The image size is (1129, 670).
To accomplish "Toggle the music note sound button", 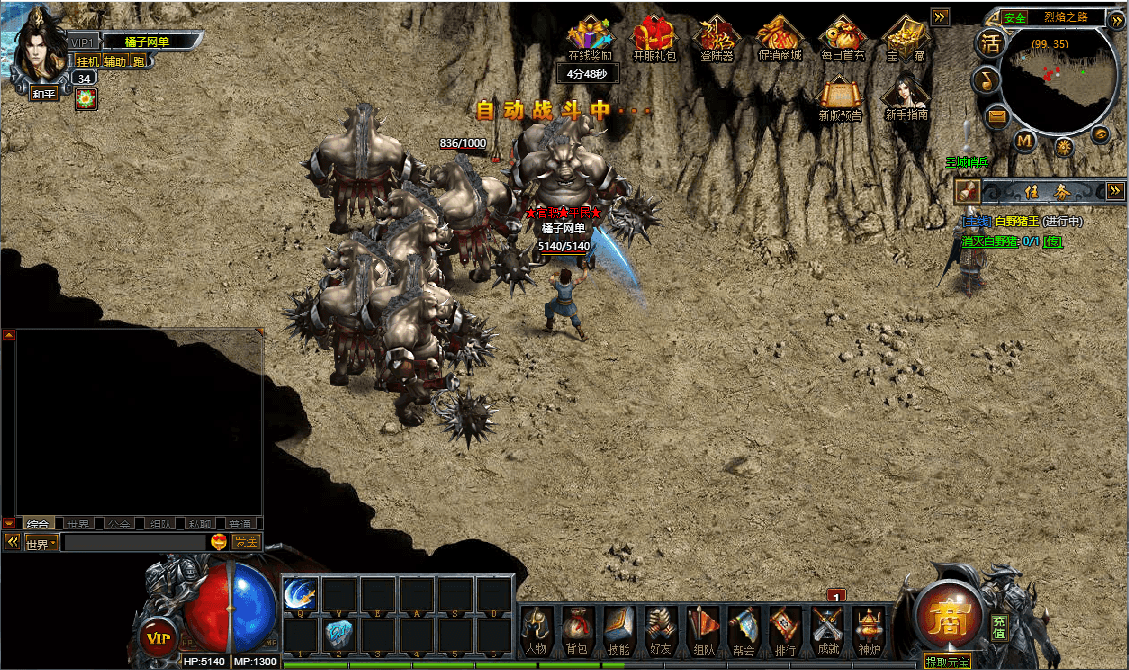I will point(988,80).
